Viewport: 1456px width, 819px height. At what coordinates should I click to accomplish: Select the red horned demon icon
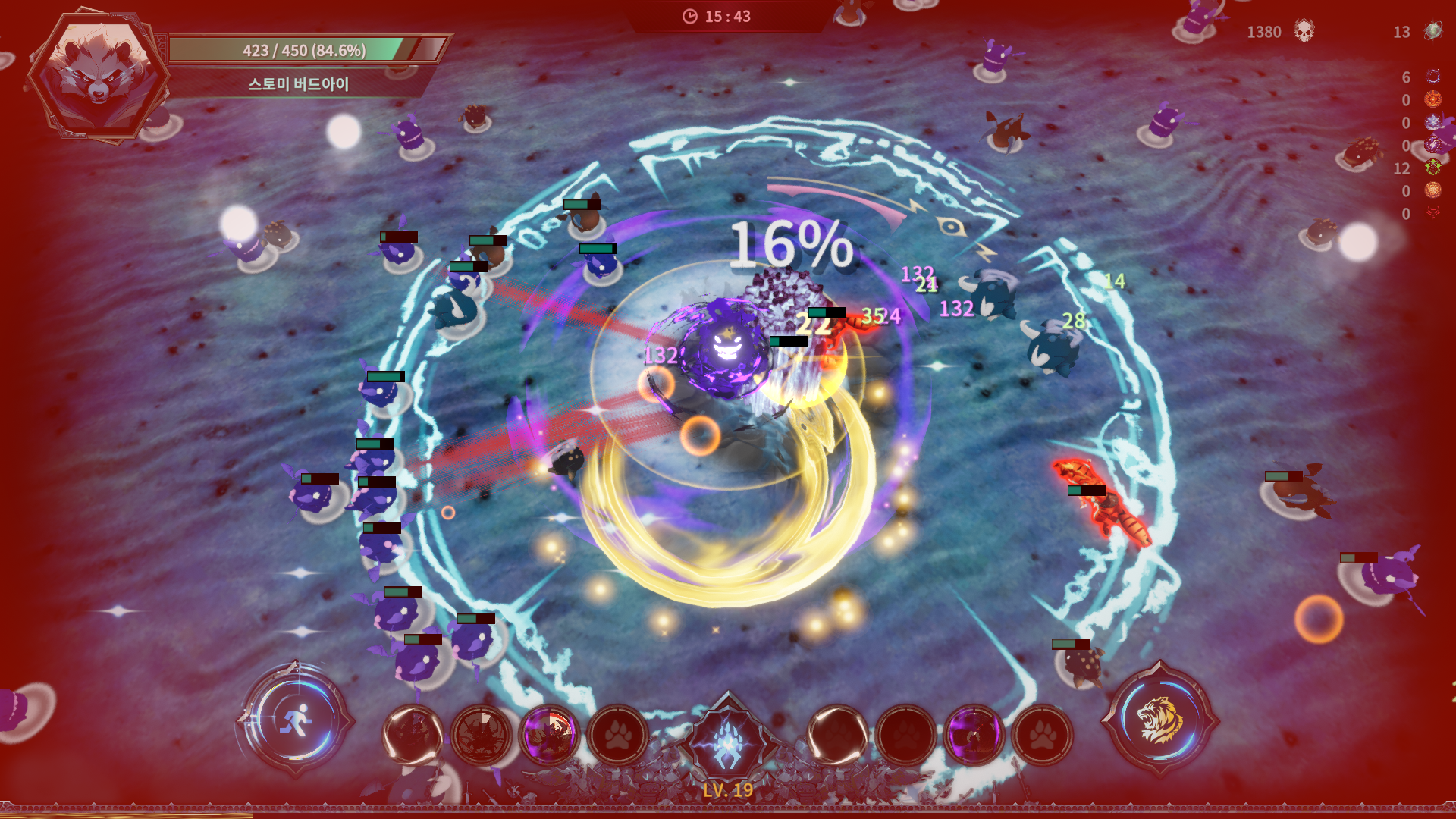[1432, 213]
